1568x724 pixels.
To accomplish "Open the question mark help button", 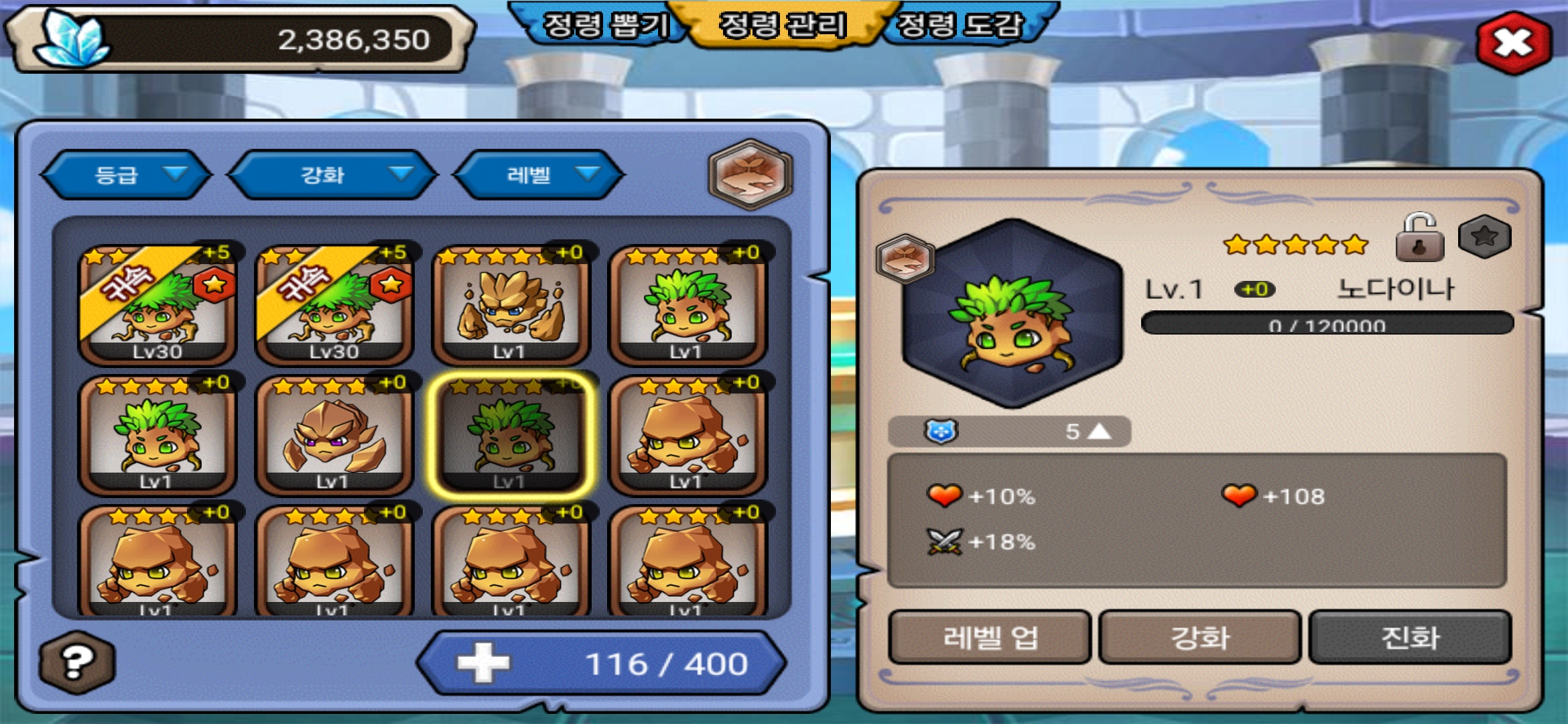I will [77, 662].
